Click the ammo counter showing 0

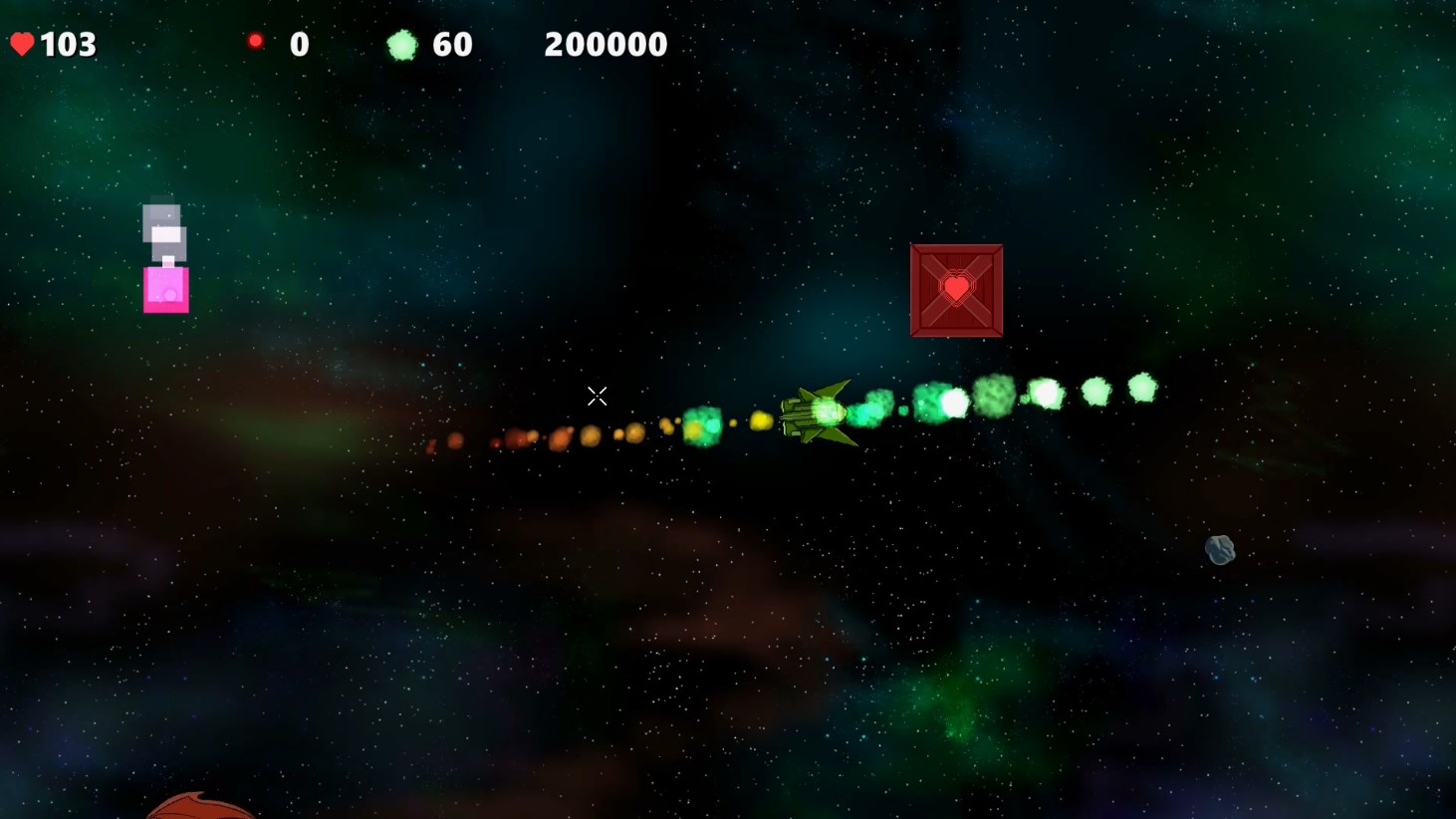click(299, 43)
